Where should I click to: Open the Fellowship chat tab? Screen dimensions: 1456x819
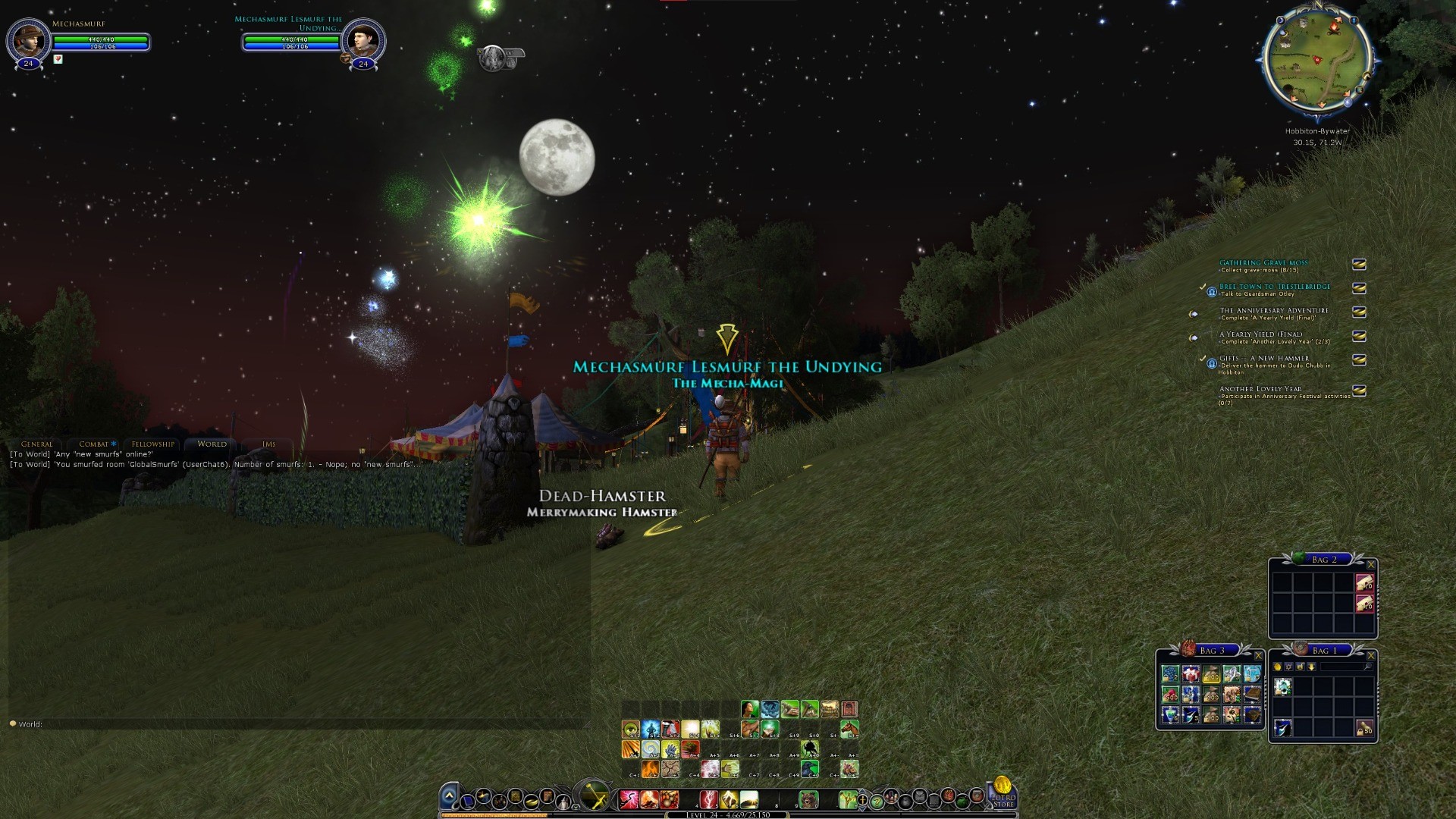tap(152, 444)
